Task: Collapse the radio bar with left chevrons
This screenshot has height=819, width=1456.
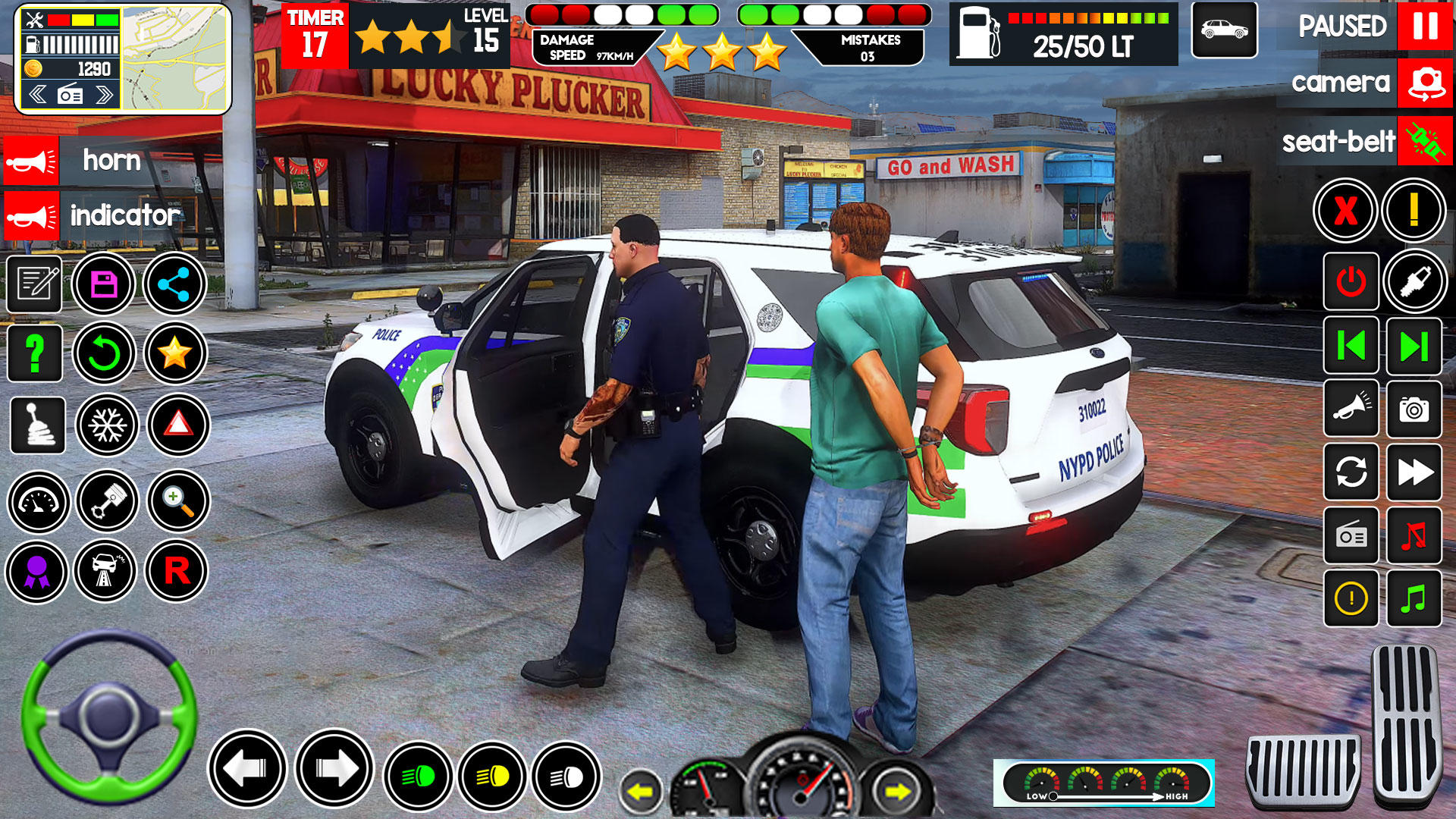Action: click(x=36, y=94)
